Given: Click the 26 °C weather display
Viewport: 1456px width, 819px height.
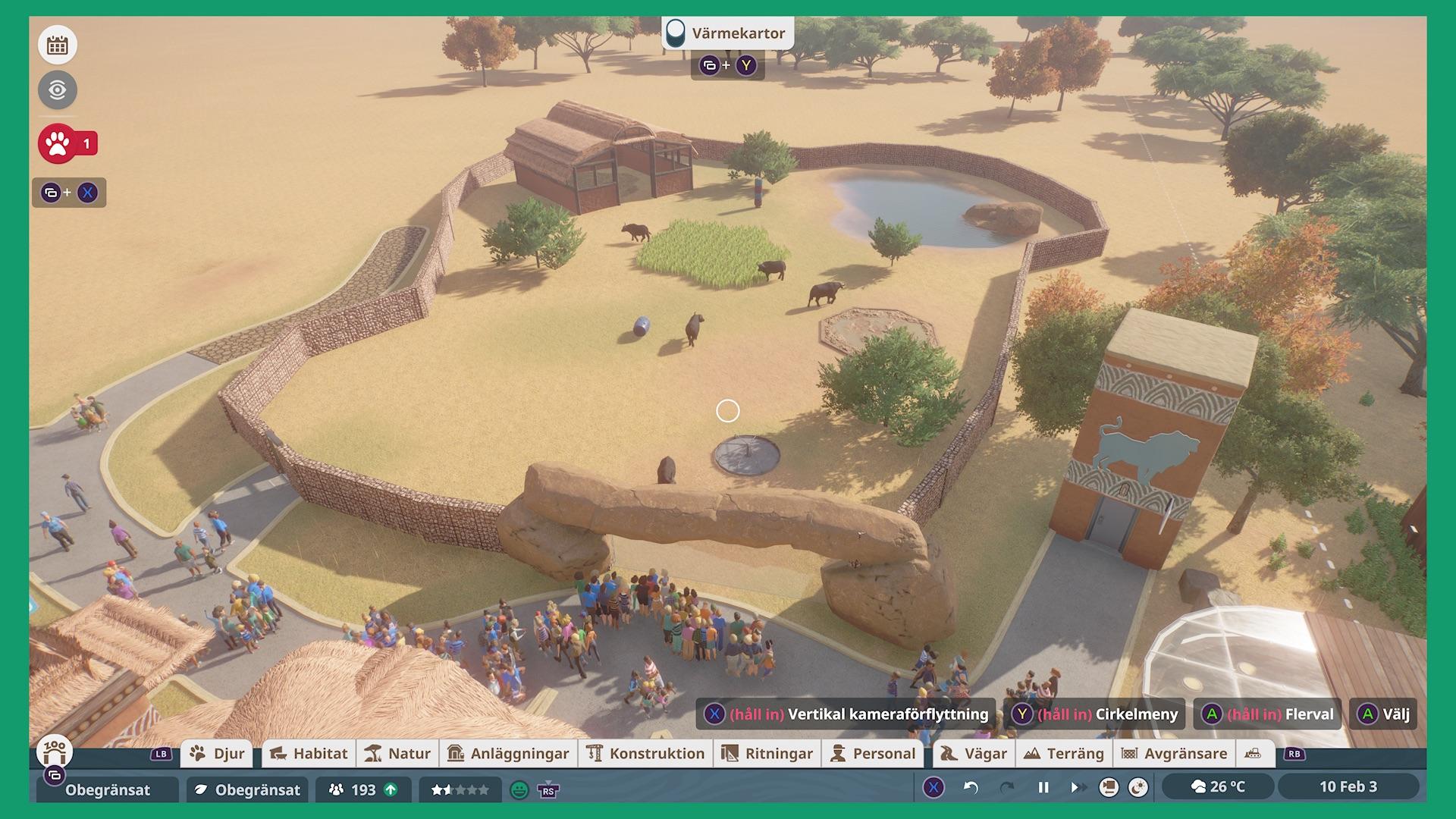Looking at the screenshot, I should pyautogui.click(x=1220, y=788).
